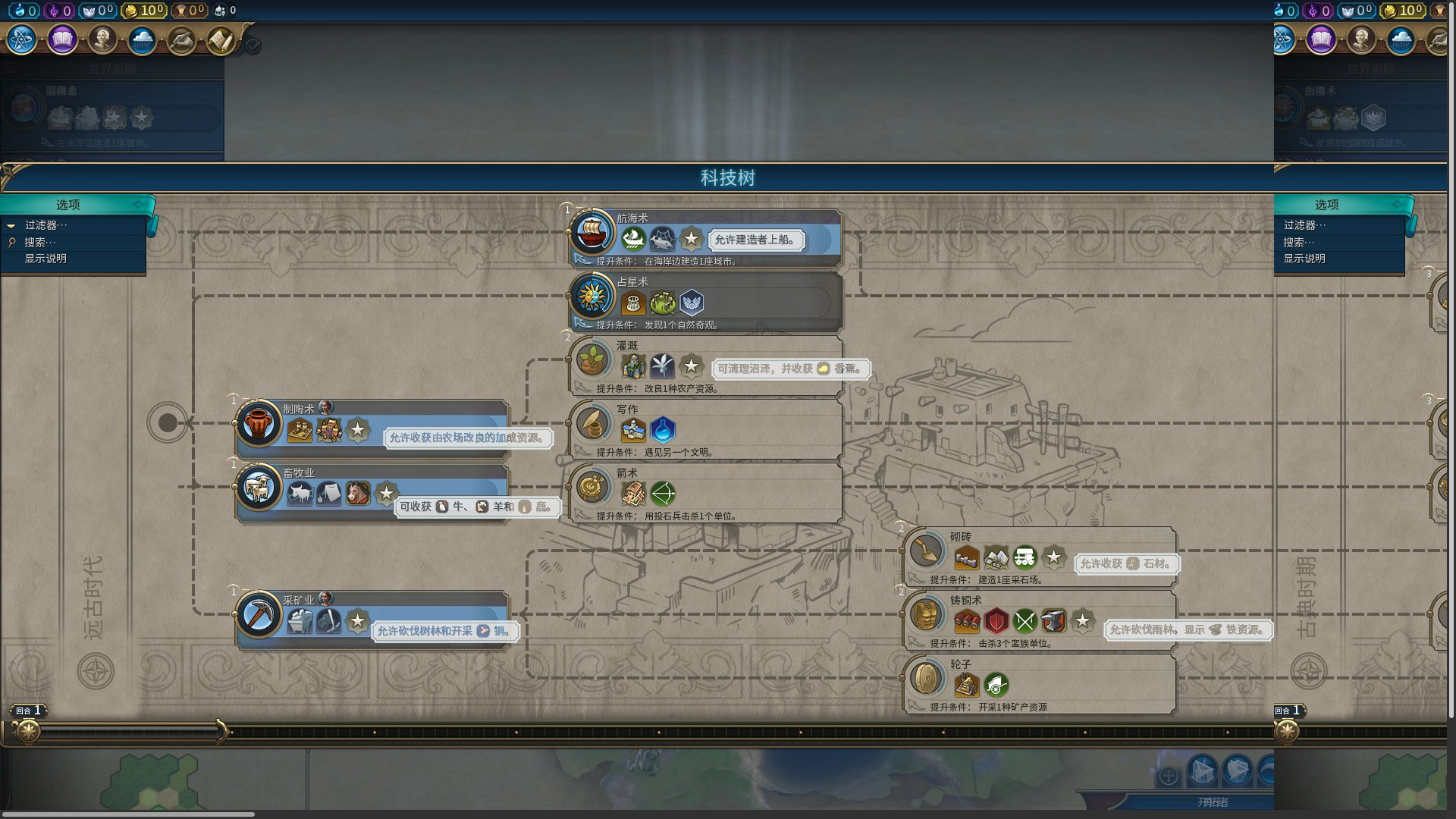Open the great people portrait icon
The height and width of the screenshot is (819, 1456).
(102, 39)
